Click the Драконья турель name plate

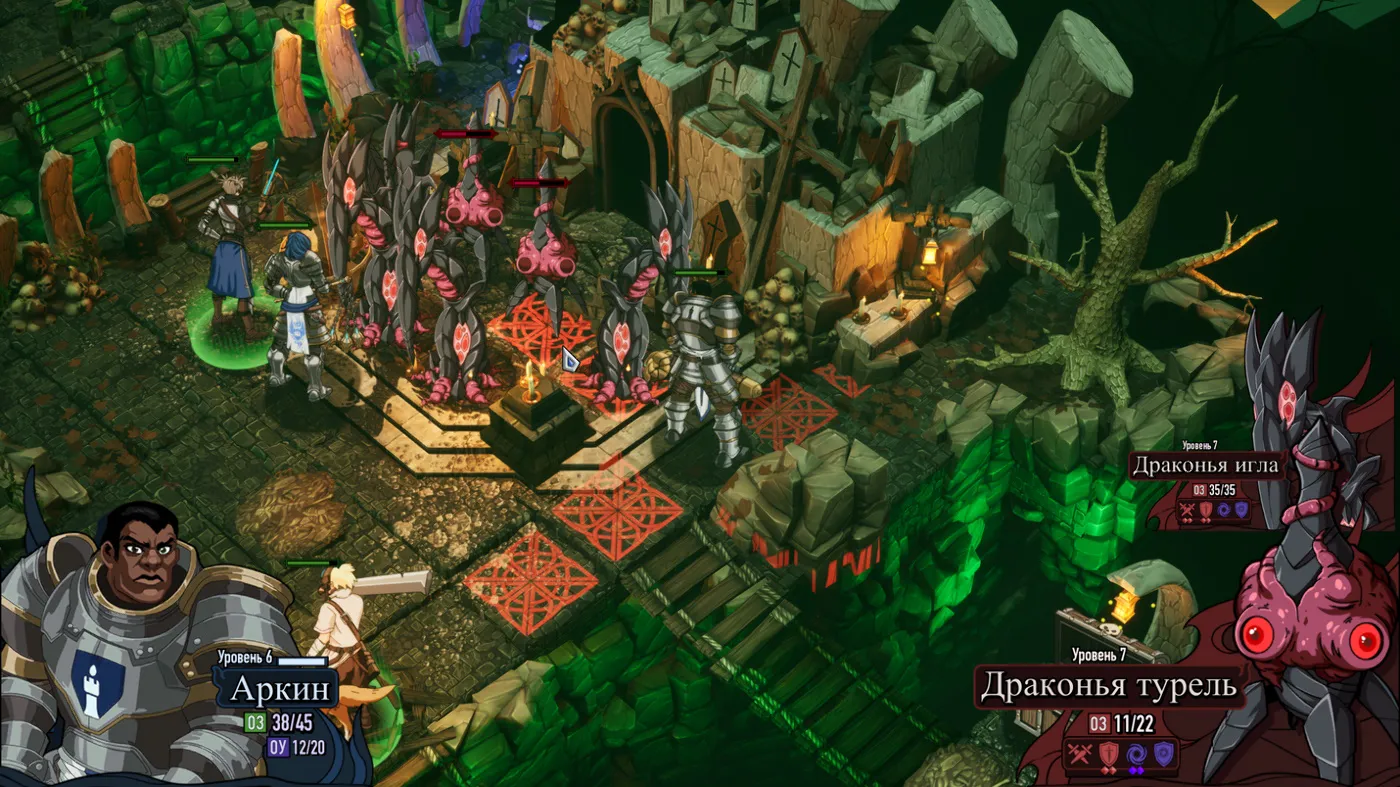[1108, 686]
